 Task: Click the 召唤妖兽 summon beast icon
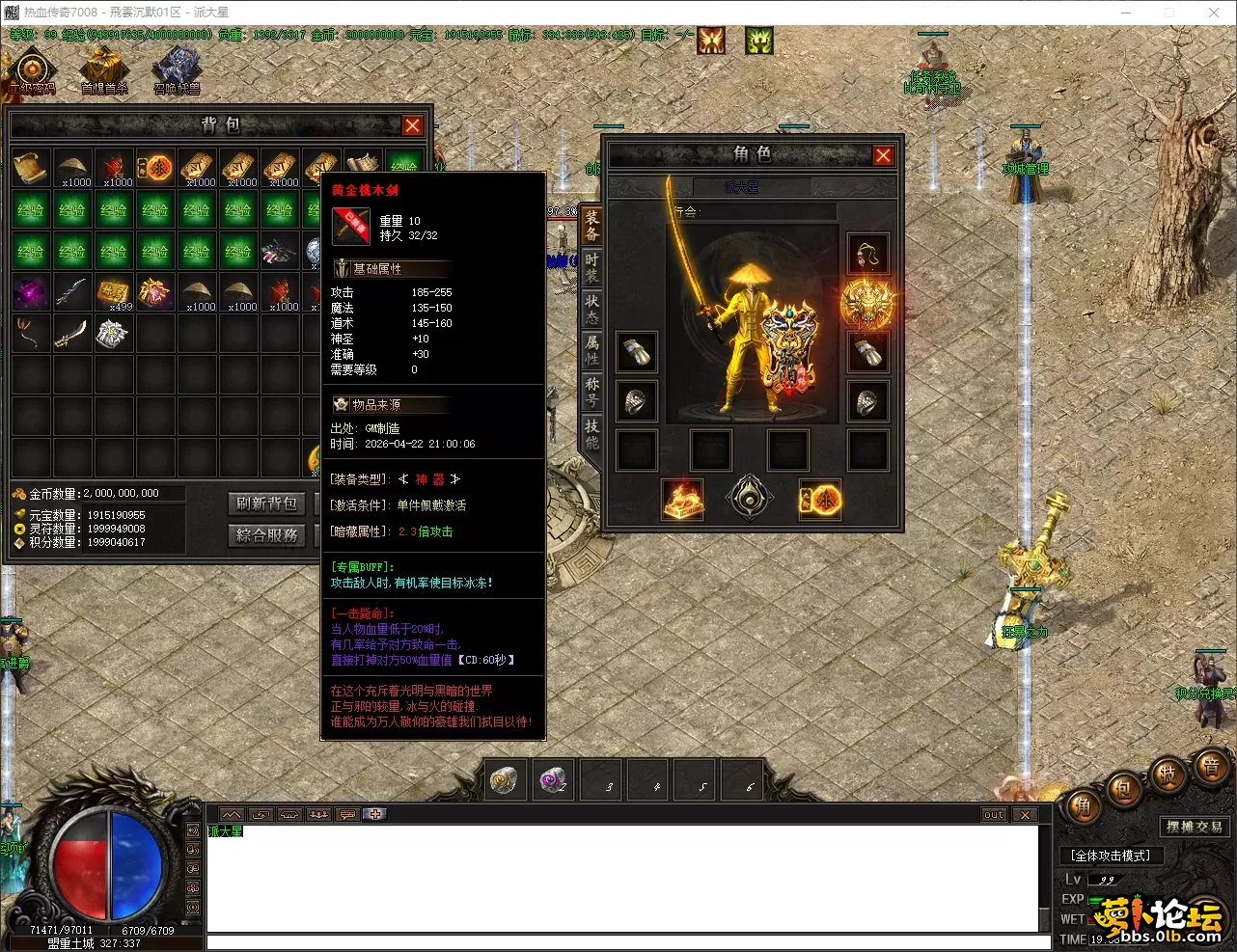coord(177,69)
